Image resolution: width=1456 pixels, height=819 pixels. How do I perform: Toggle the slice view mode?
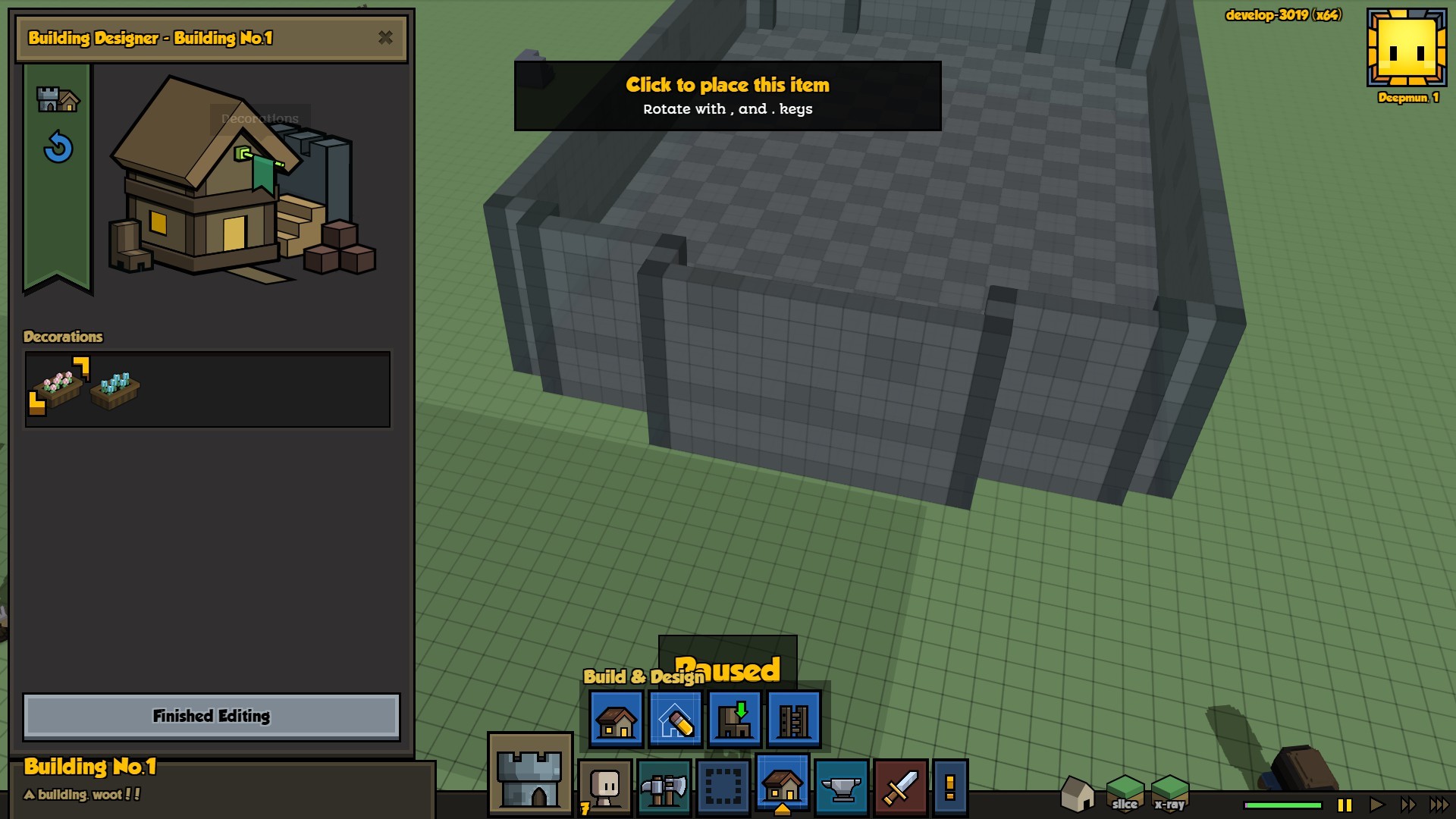point(1125,793)
